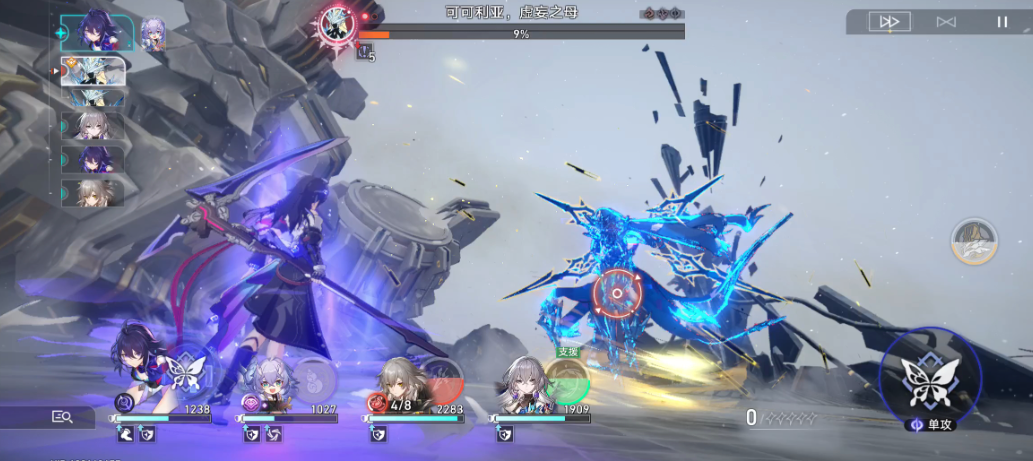Select Seele's active turn portrait
Screen dimensions: 1033x461
[96, 31]
